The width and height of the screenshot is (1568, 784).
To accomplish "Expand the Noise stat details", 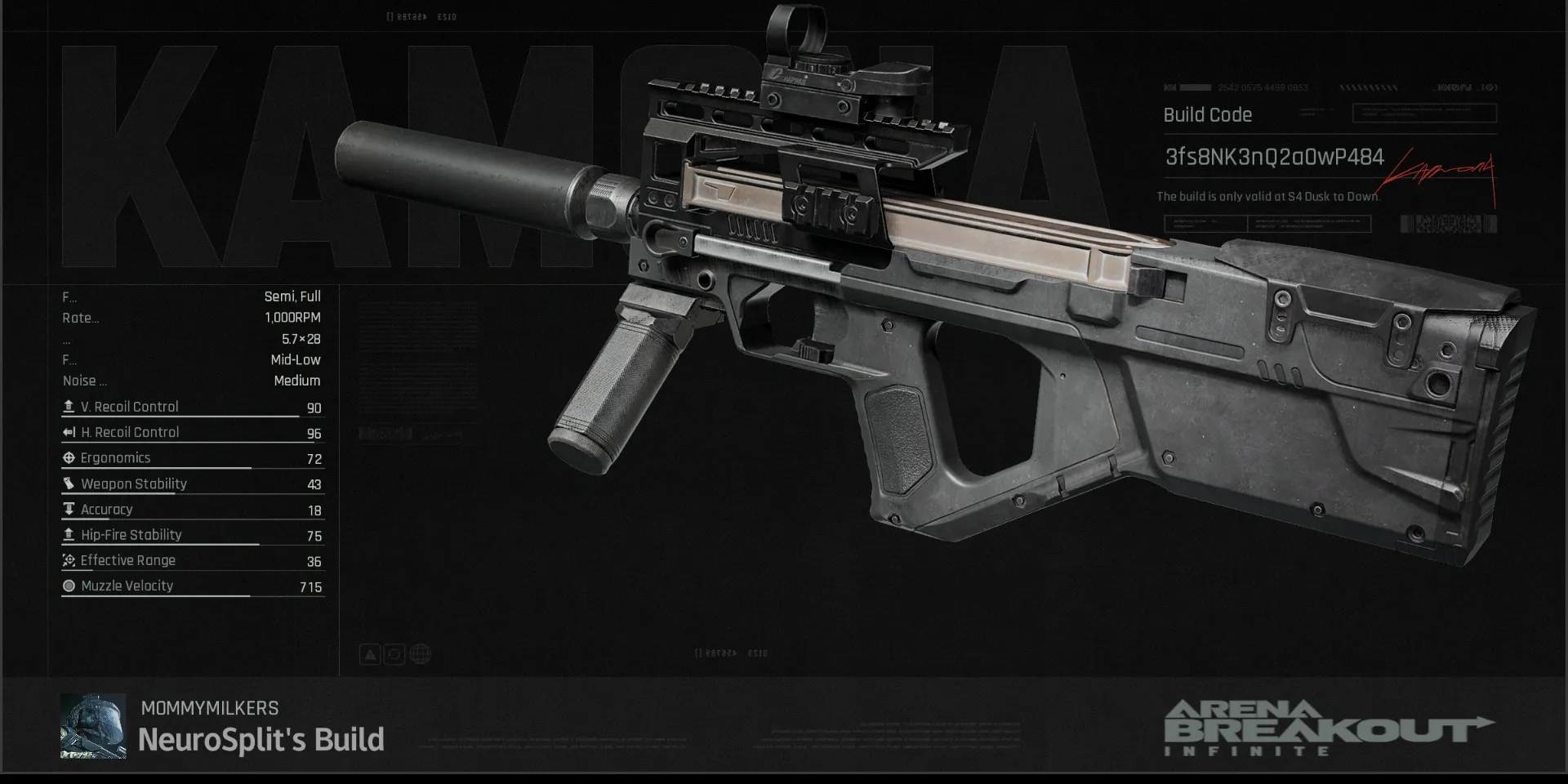I will [x=84, y=381].
